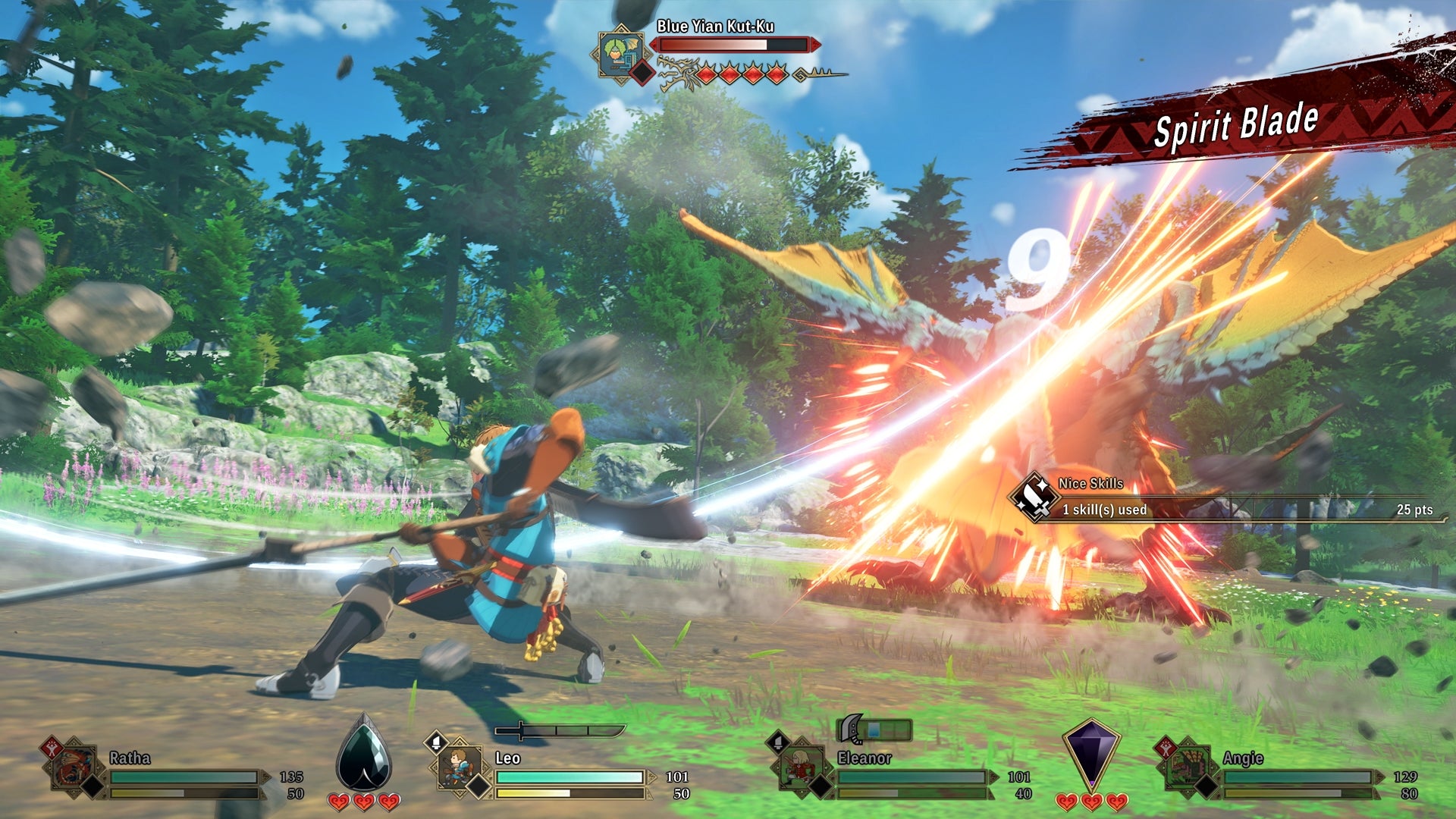Toggle the rightmost heart near Eleanor's crystal
Viewport: 1456px width, 819px height.
tap(1116, 800)
